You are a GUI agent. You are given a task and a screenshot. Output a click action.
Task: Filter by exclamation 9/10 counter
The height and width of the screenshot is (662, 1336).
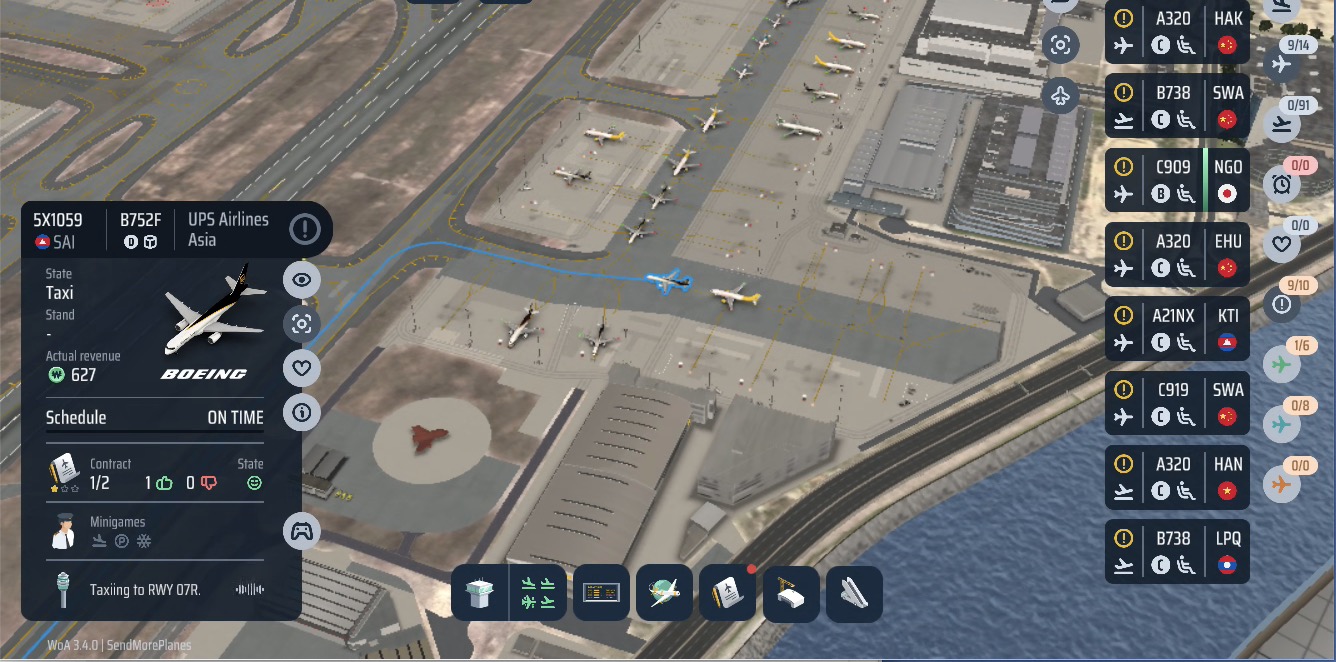tap(1282, 304)
